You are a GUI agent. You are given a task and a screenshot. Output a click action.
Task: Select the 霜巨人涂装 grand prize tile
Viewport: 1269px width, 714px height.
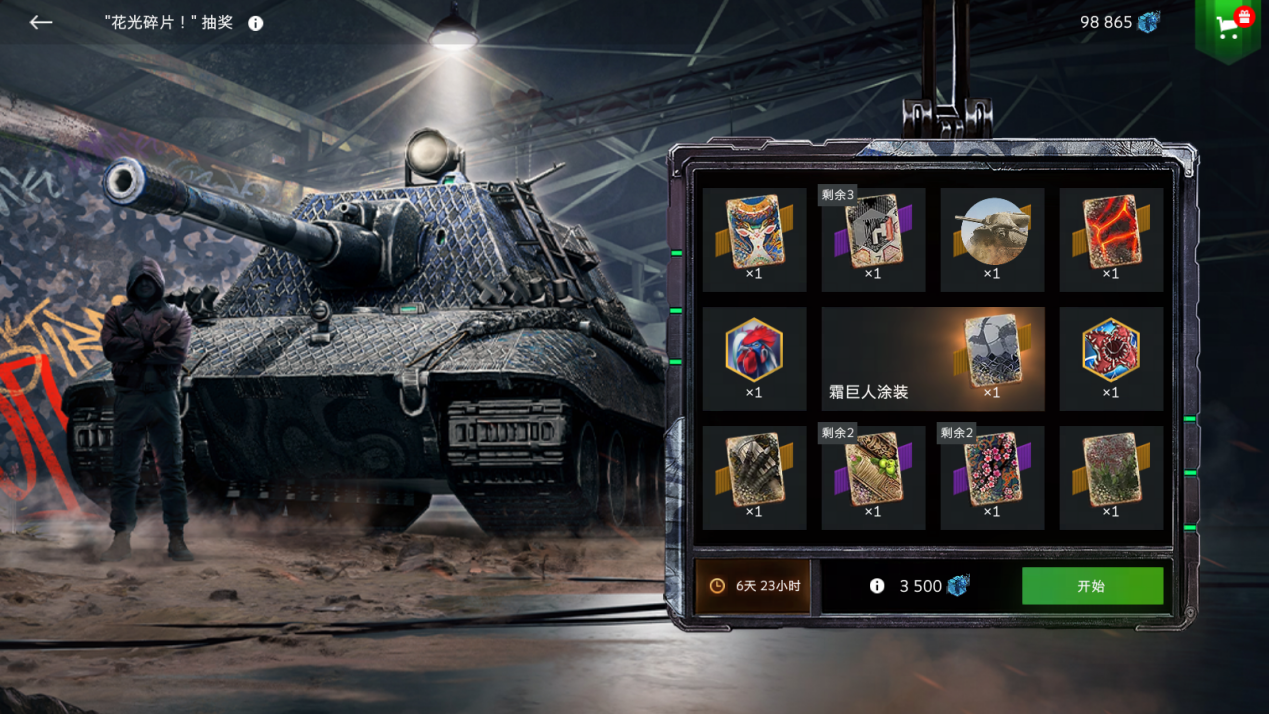932,359
